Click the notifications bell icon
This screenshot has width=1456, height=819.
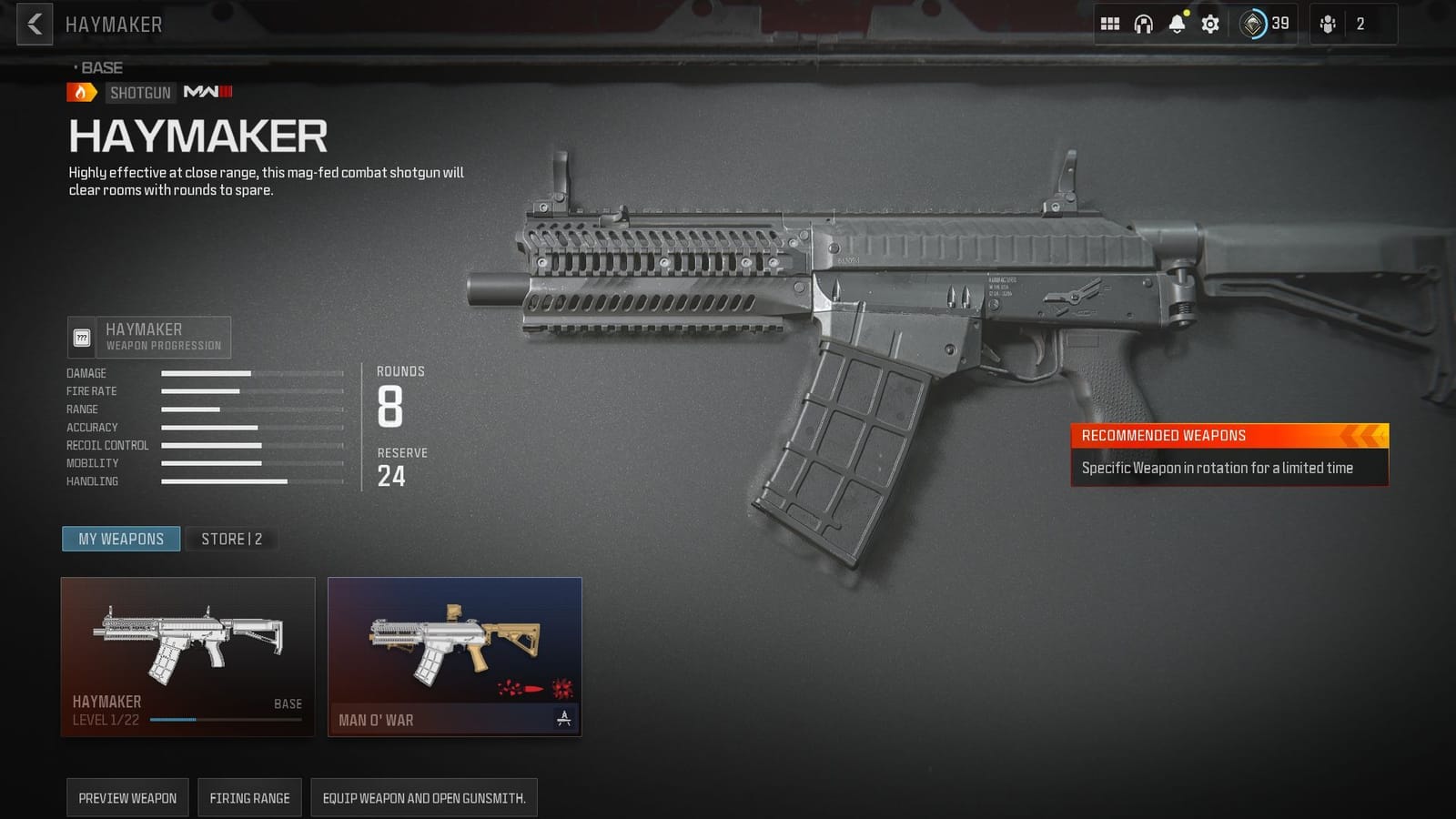point(1176,24)
